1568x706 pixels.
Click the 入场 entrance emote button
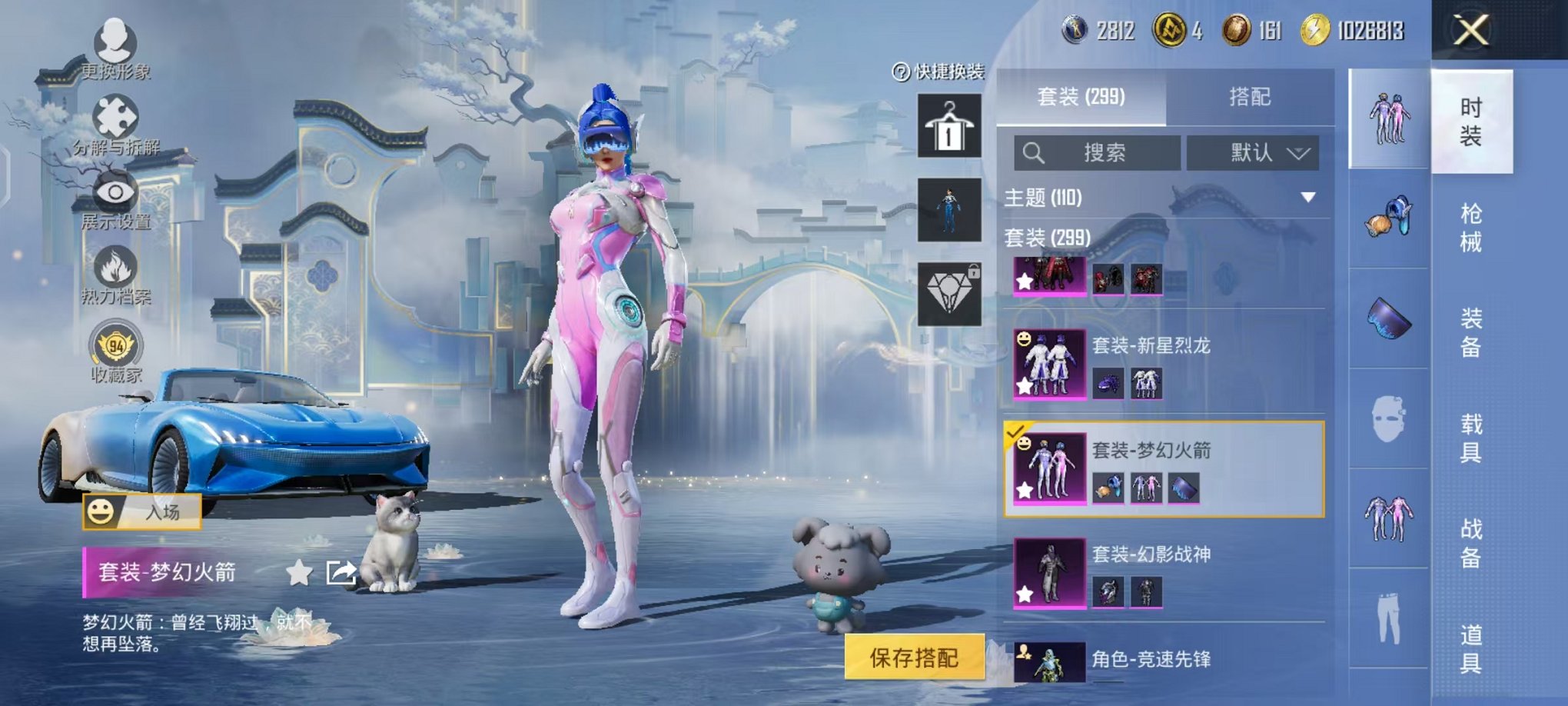(143, 511)
